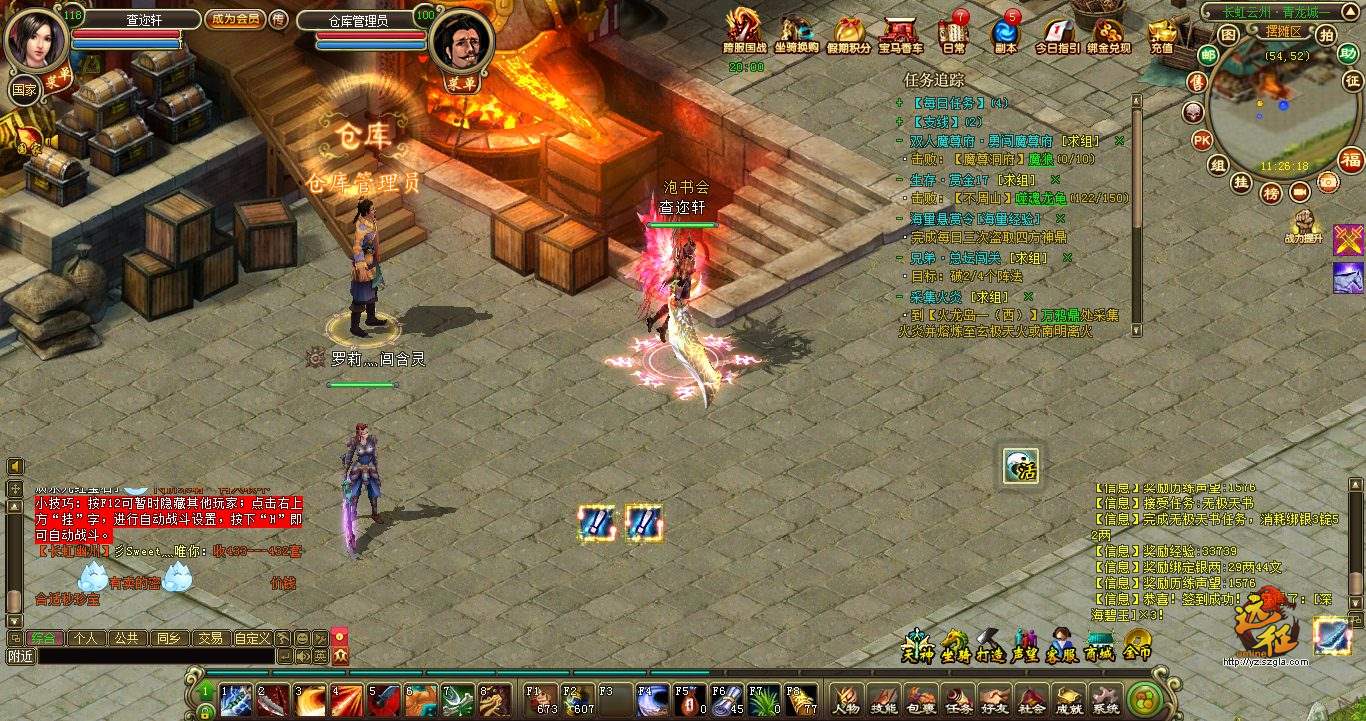Click the 成为会员 membership button
The image size is (1366, 721).
click(x=235, y=19)
